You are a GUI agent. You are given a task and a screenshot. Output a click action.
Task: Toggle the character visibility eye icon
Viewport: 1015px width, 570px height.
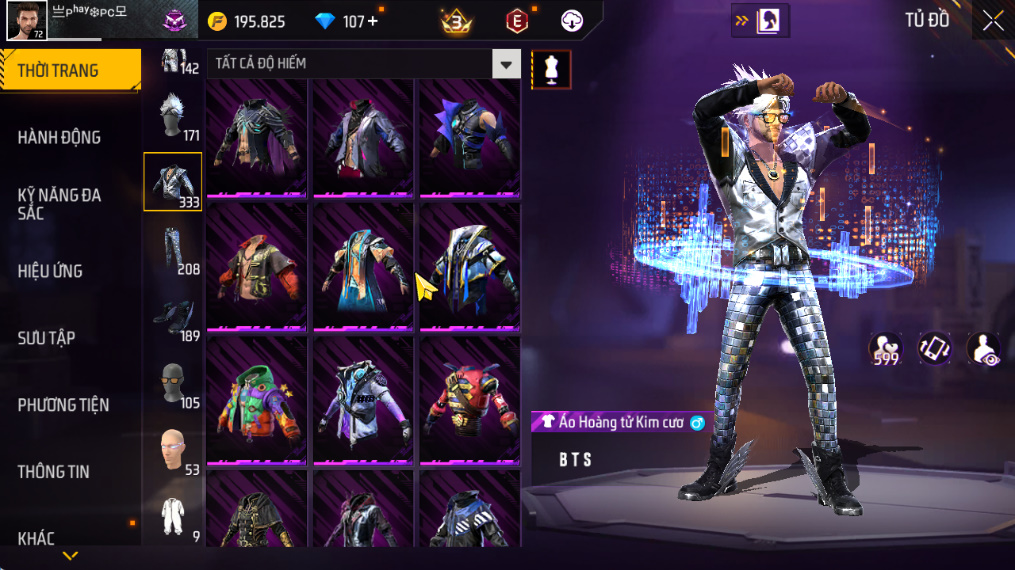[984, 349]
